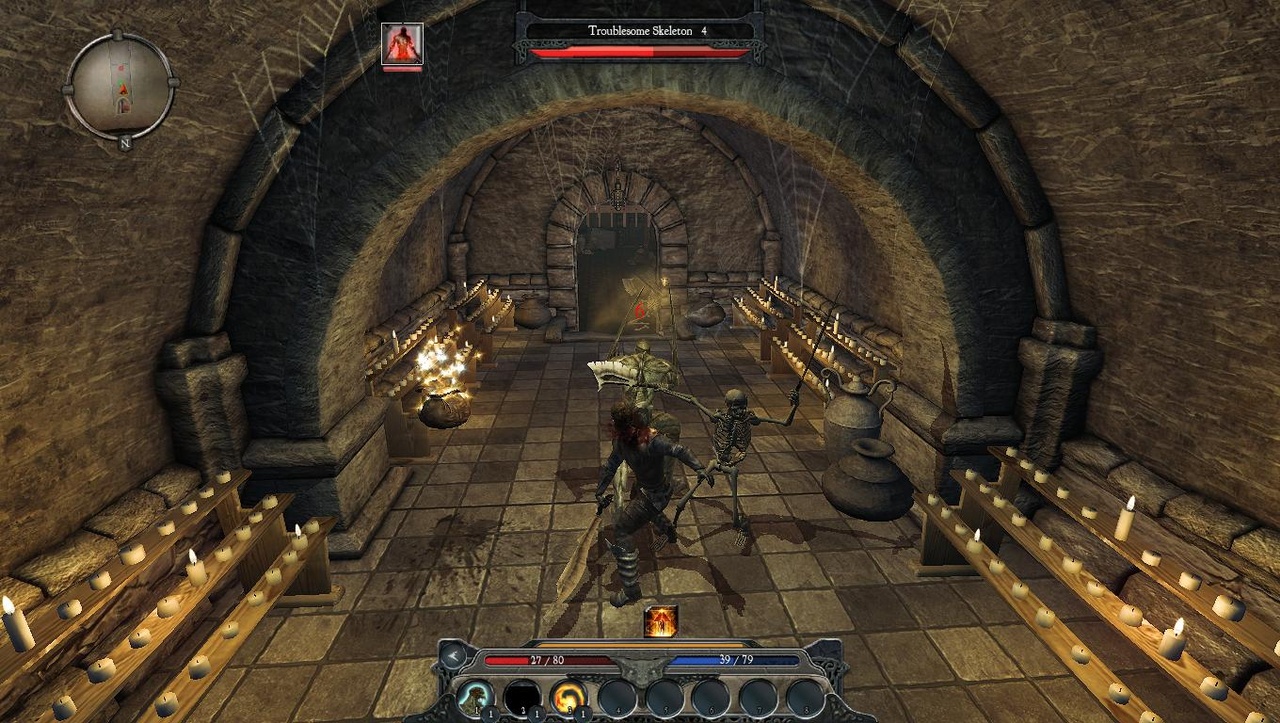
Task: Click the charge counter under the fireball slot
Action: pos(583,714)
